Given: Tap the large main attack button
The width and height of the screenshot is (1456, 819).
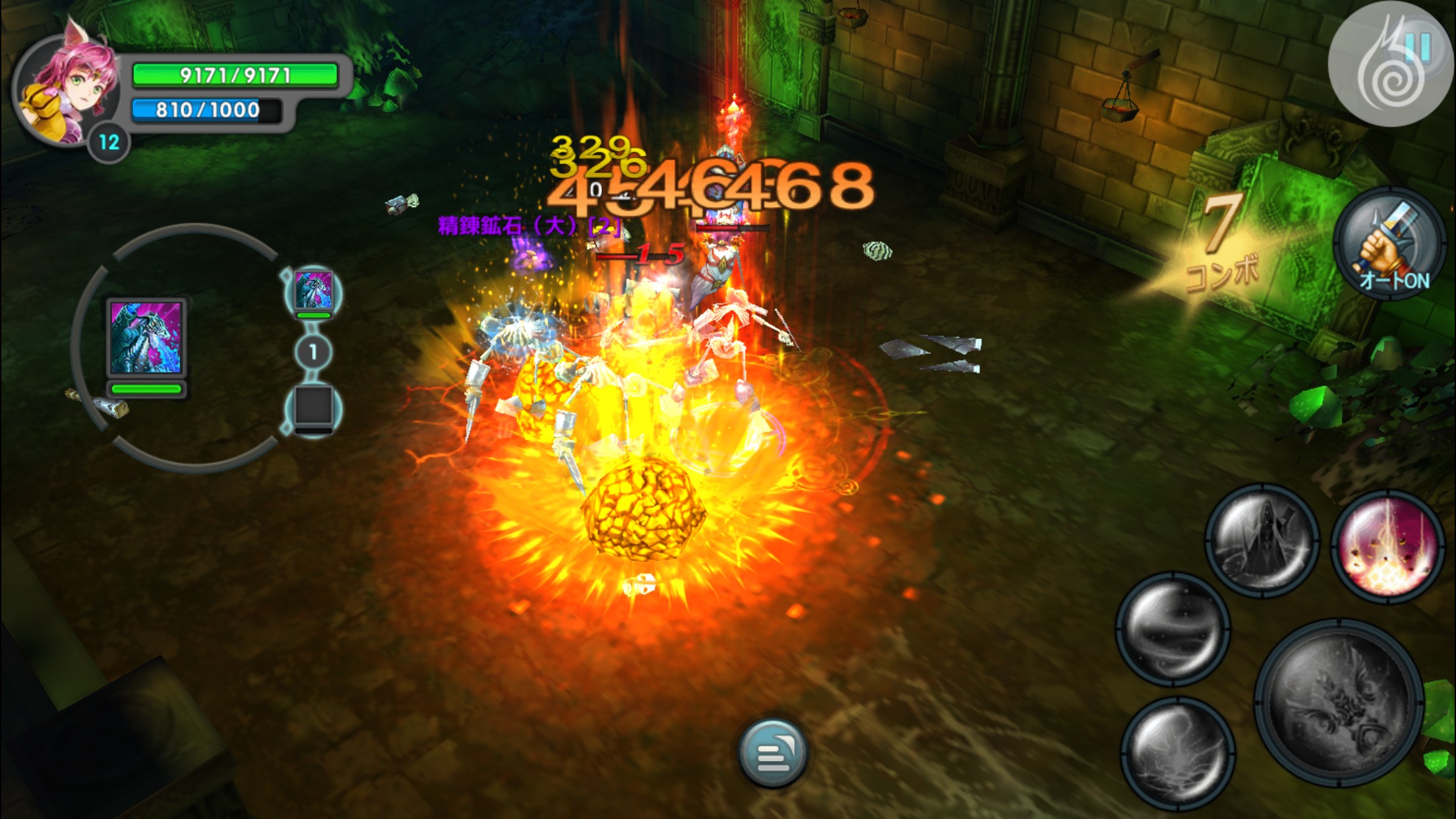Looking at the screenshot, I should (x=1339, y=702).
